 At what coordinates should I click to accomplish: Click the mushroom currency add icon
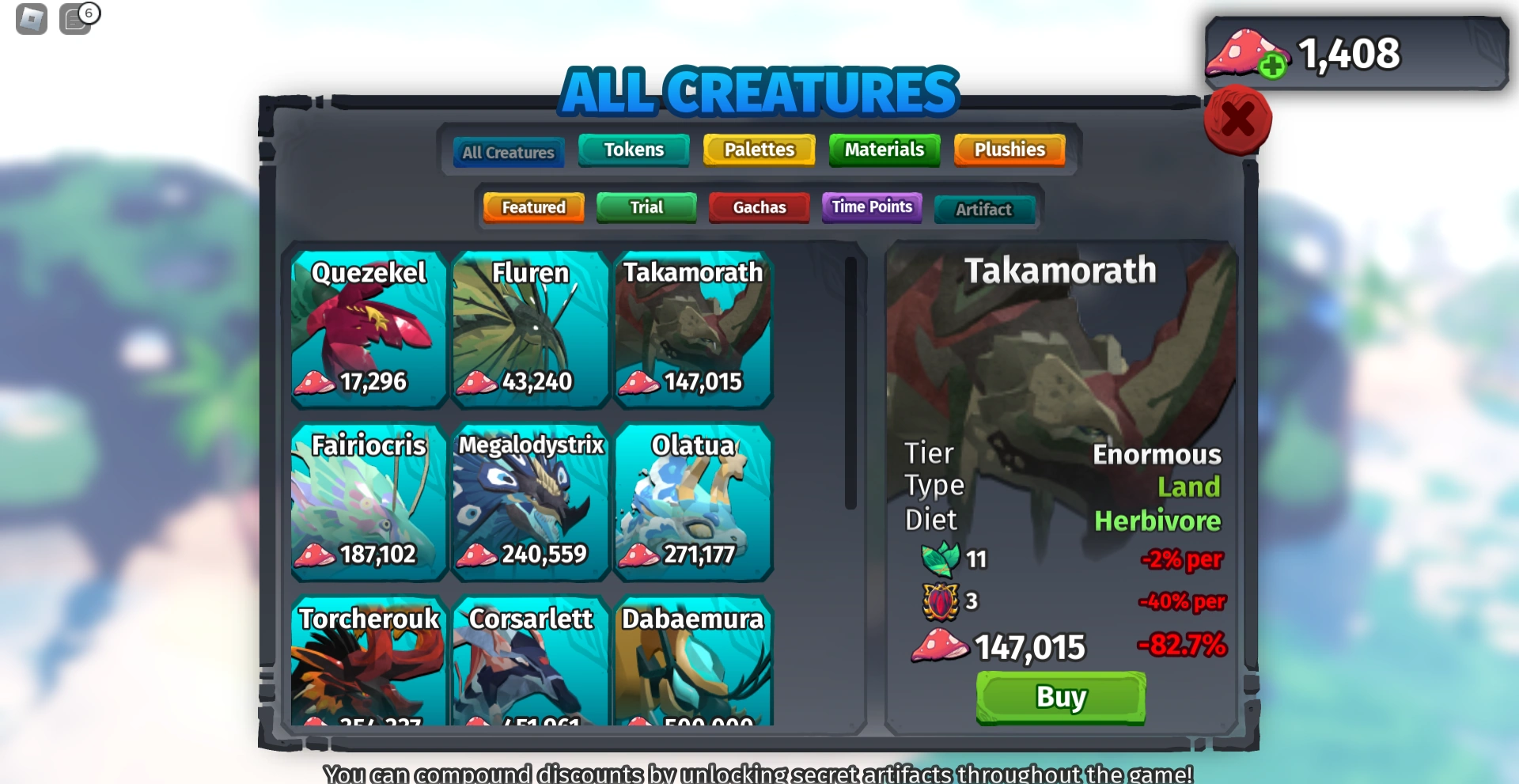pyautogui.click(x=1271, y=67)
